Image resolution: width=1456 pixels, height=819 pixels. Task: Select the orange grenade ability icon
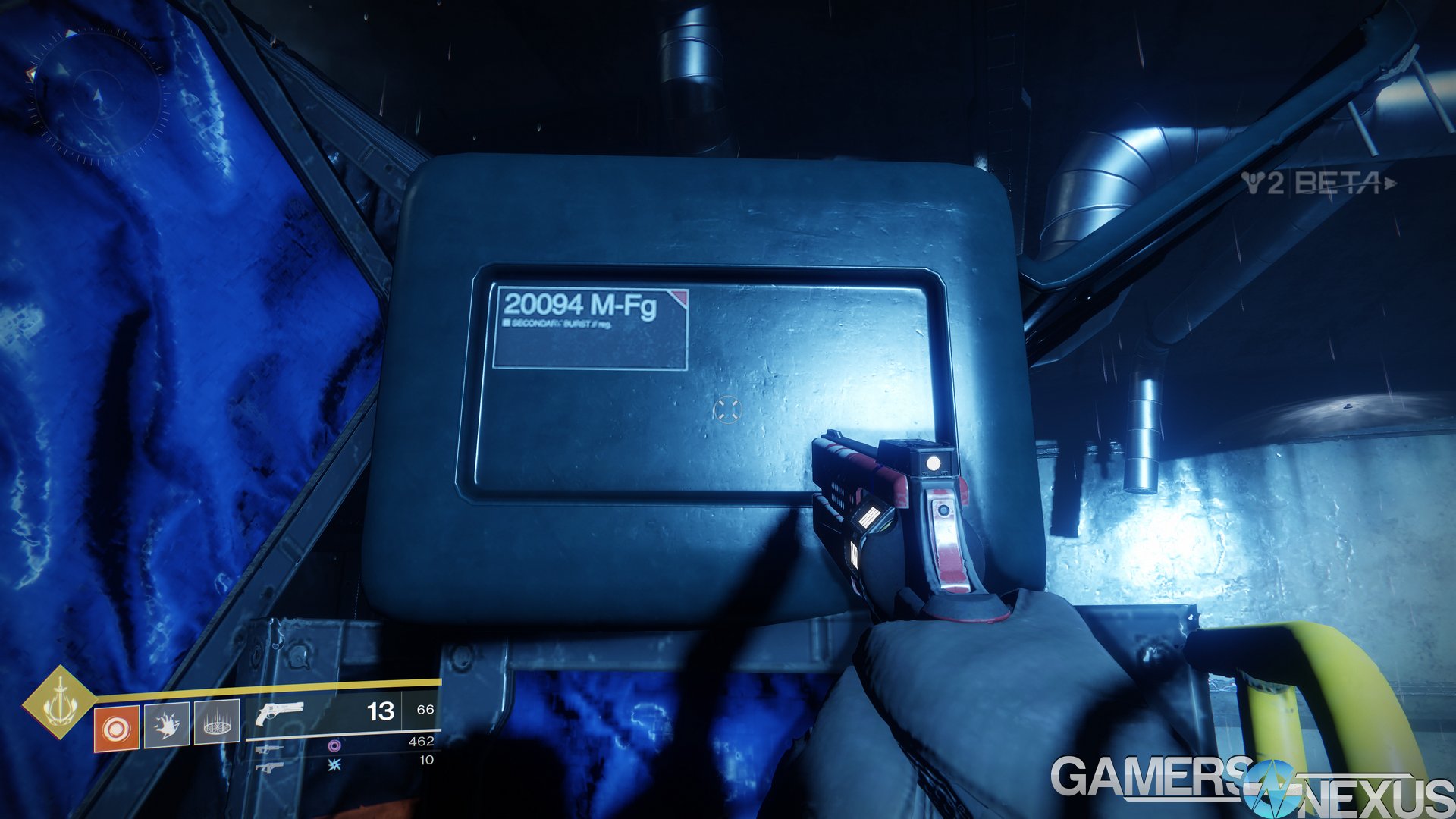click(116, 729)
